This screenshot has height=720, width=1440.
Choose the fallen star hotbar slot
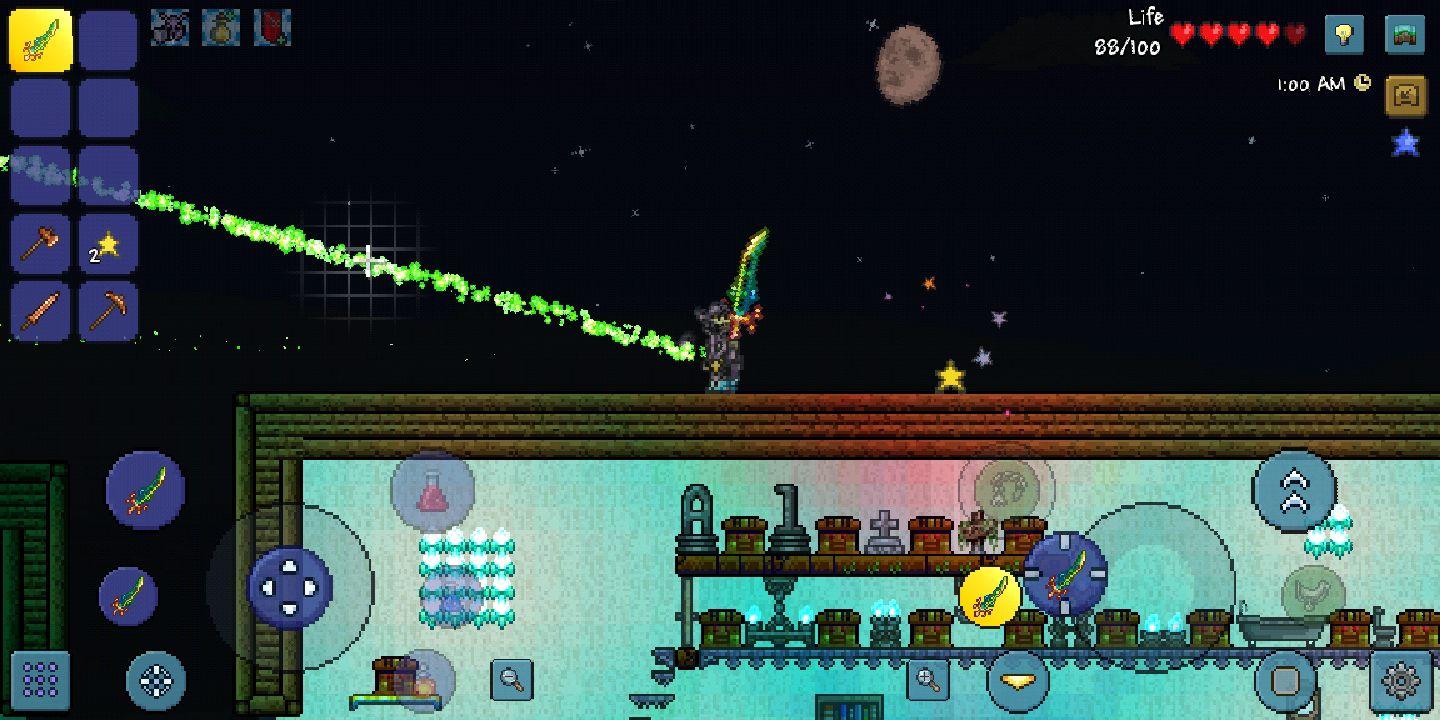(108, 243)
